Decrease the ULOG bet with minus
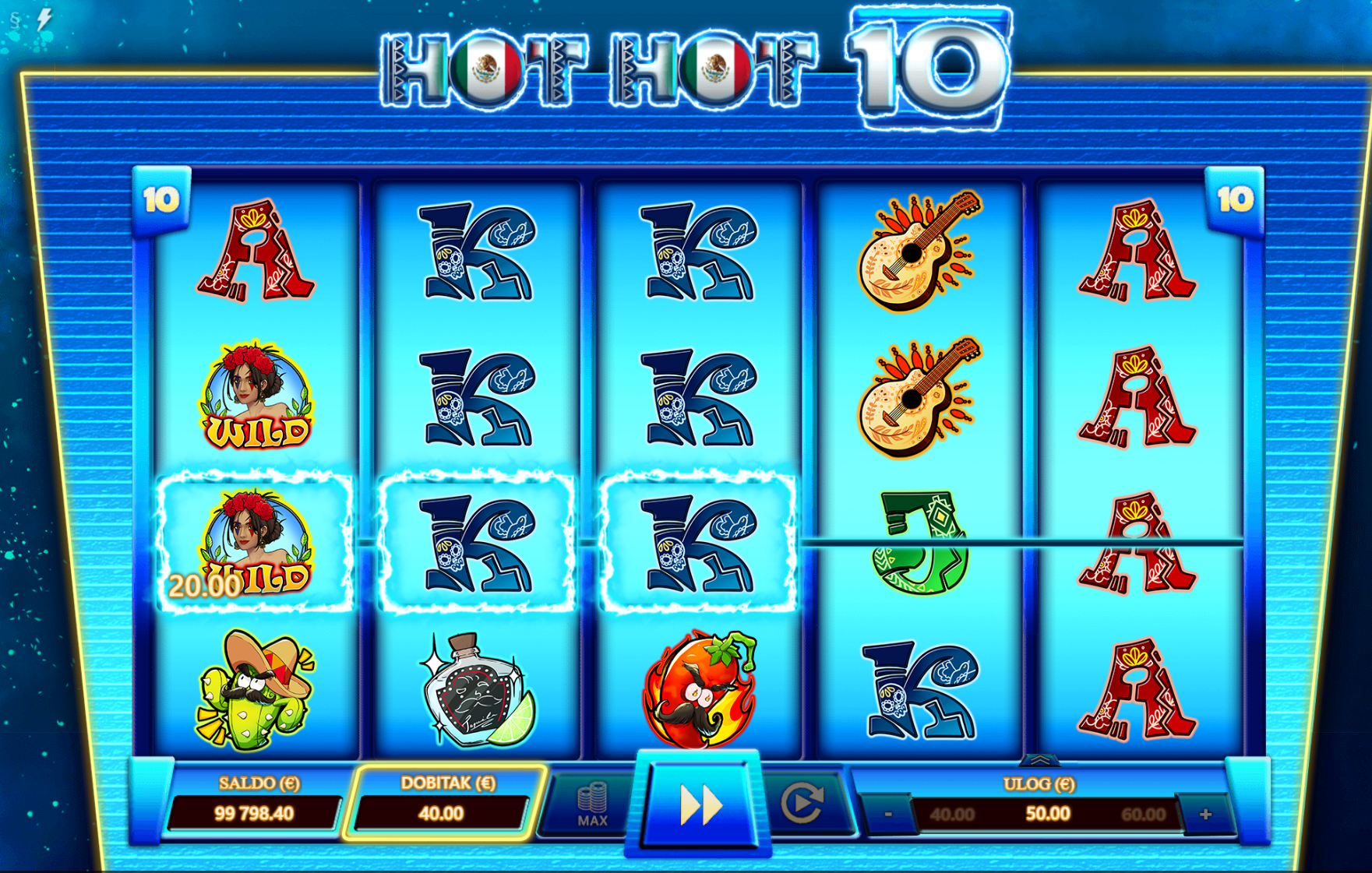Screen dimensions: 1372x873 click(x=887, y=815)
